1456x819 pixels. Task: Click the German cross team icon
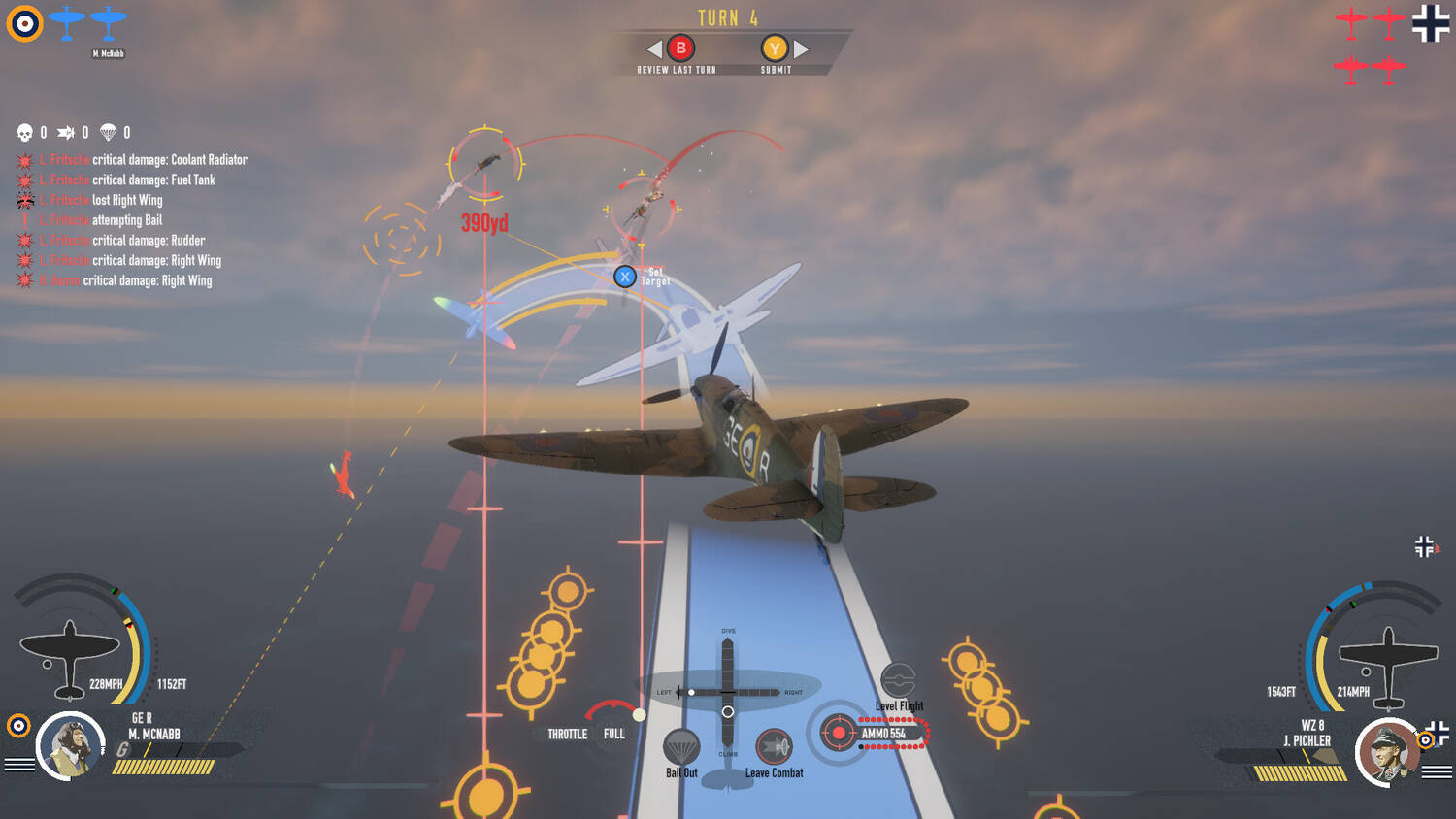[x=1430, y=23]
